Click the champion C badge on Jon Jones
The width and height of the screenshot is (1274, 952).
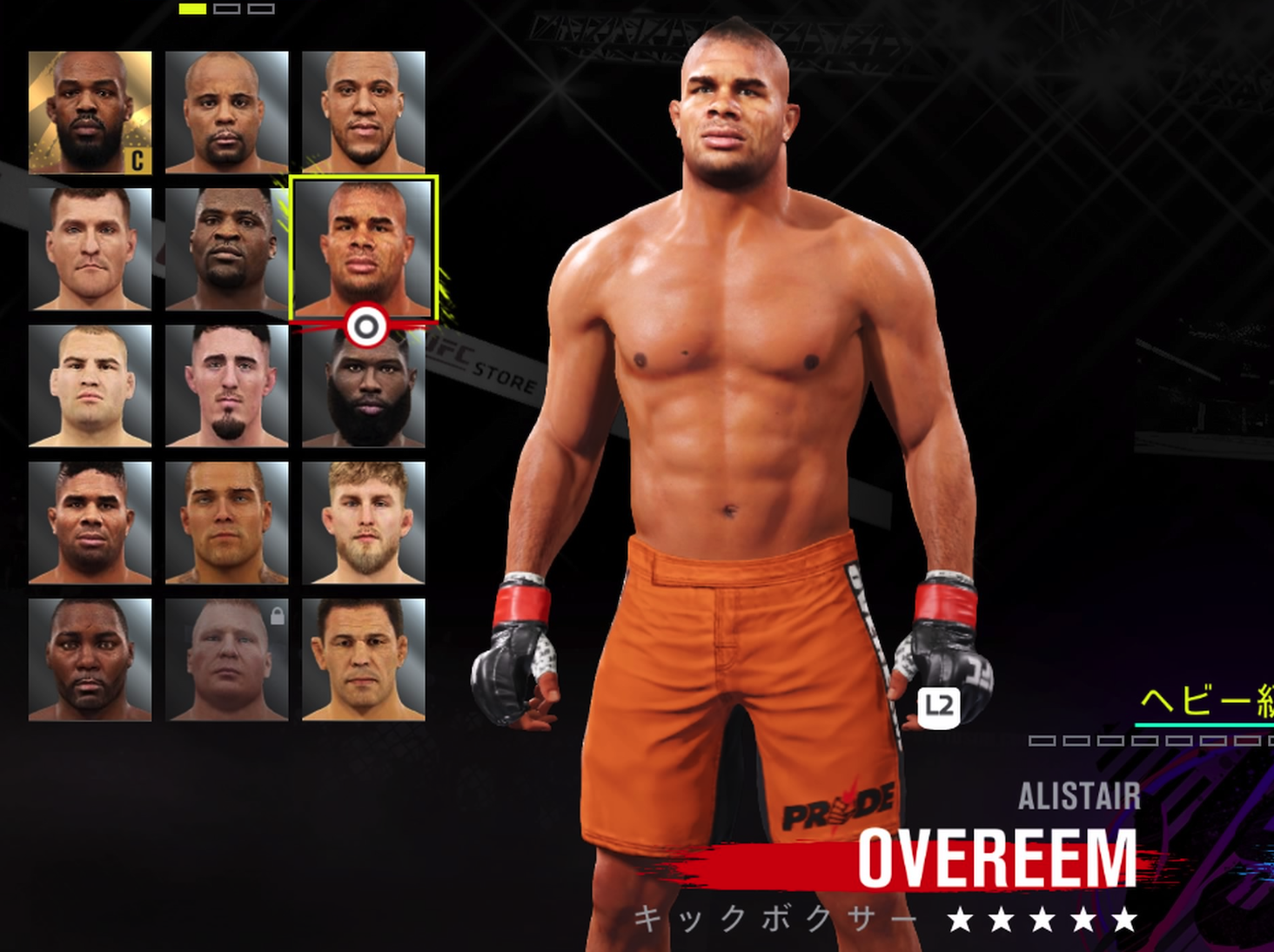coord(136,159)
